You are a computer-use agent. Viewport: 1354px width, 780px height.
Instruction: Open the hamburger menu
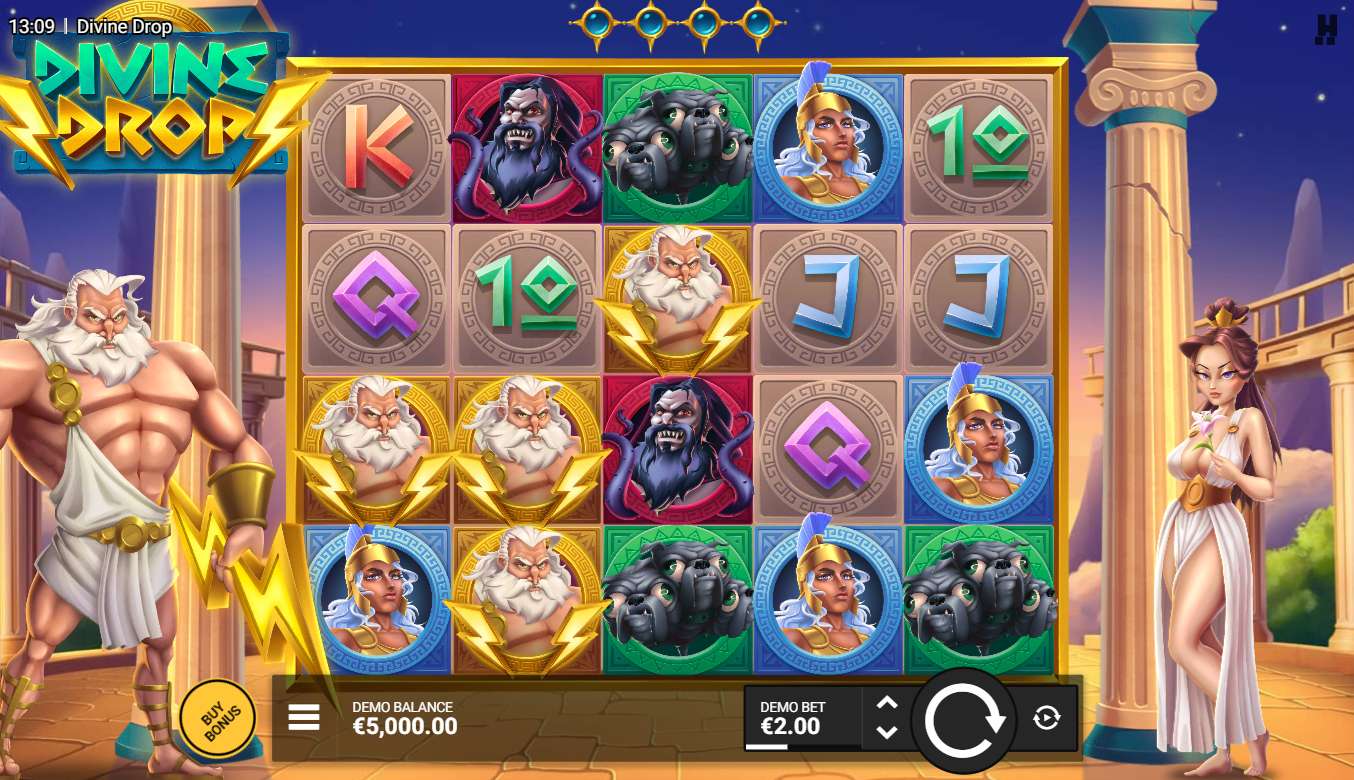click(304, 717)
